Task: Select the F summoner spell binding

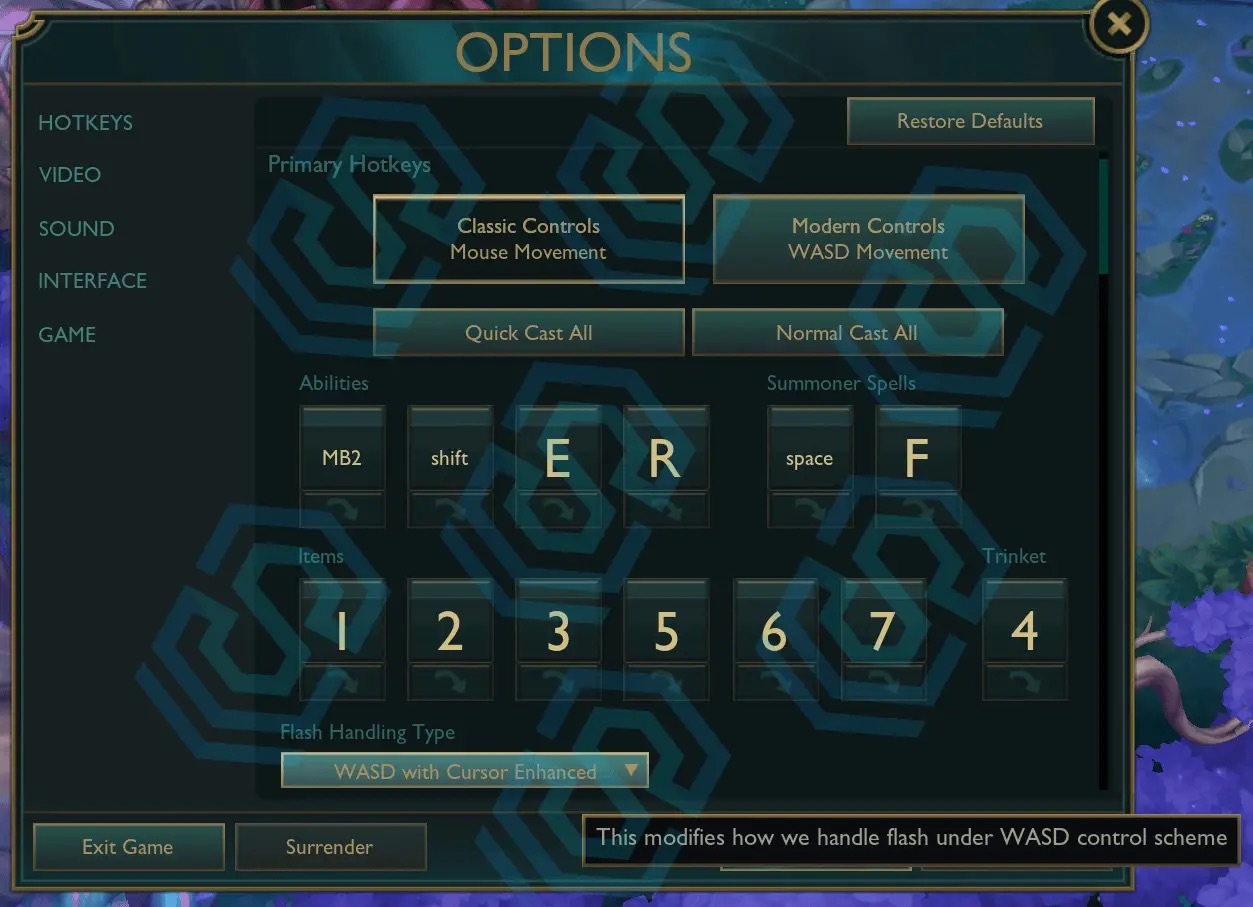Action: click(918, 458)
